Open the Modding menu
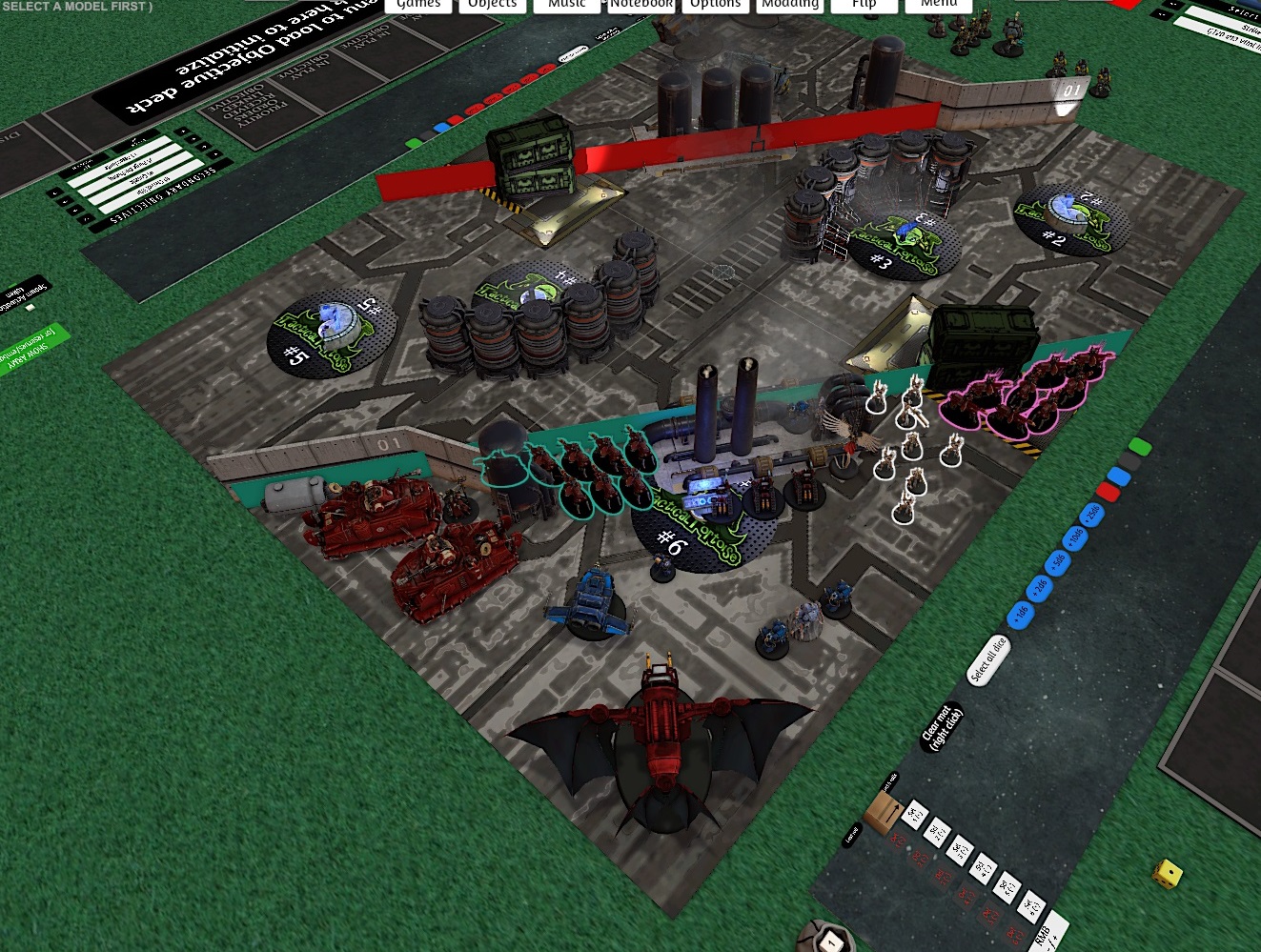 pos(789,5)
